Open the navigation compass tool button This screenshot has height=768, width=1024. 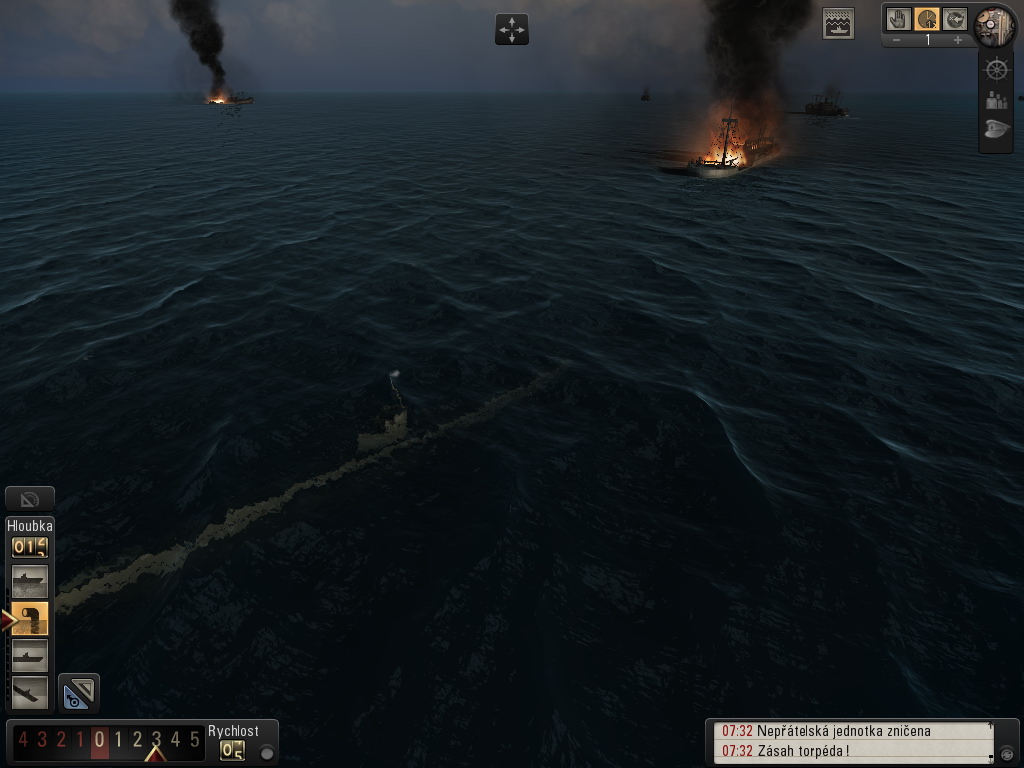tap(79, 692)
